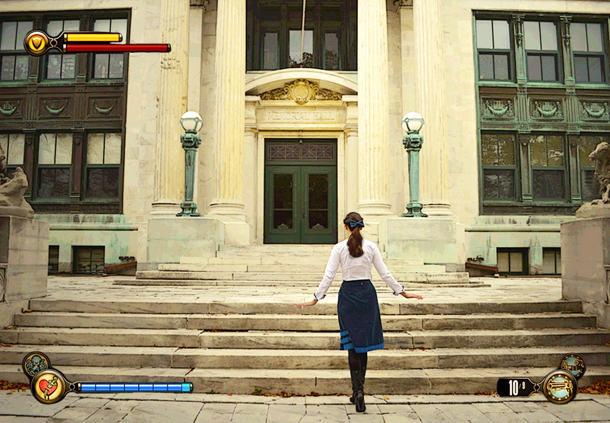Switch to the octopus vigor icon
Viewport: 610px width, 423px height.
tap(35, 363)
